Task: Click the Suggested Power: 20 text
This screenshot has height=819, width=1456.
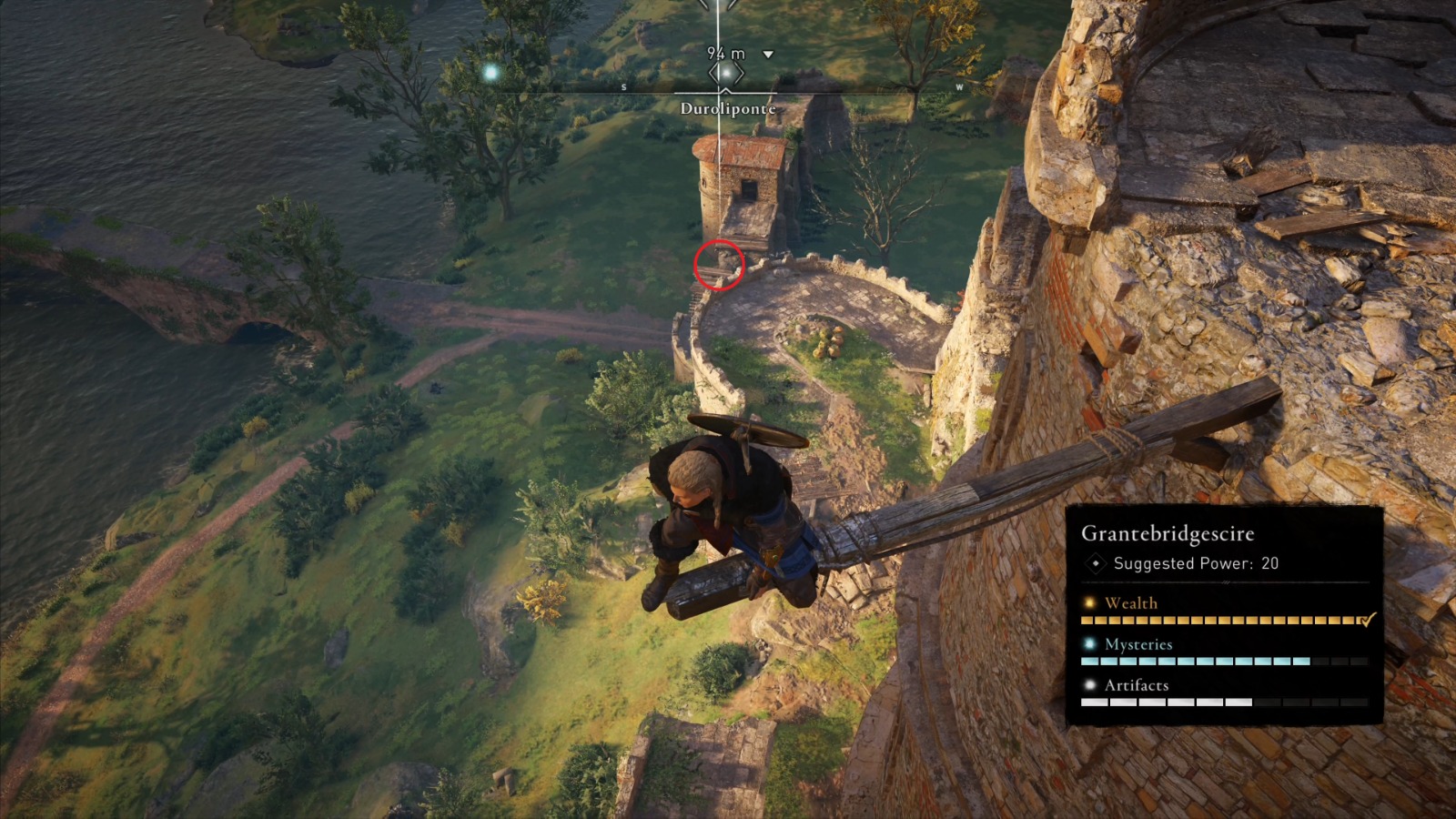Action: point(1194,564)
